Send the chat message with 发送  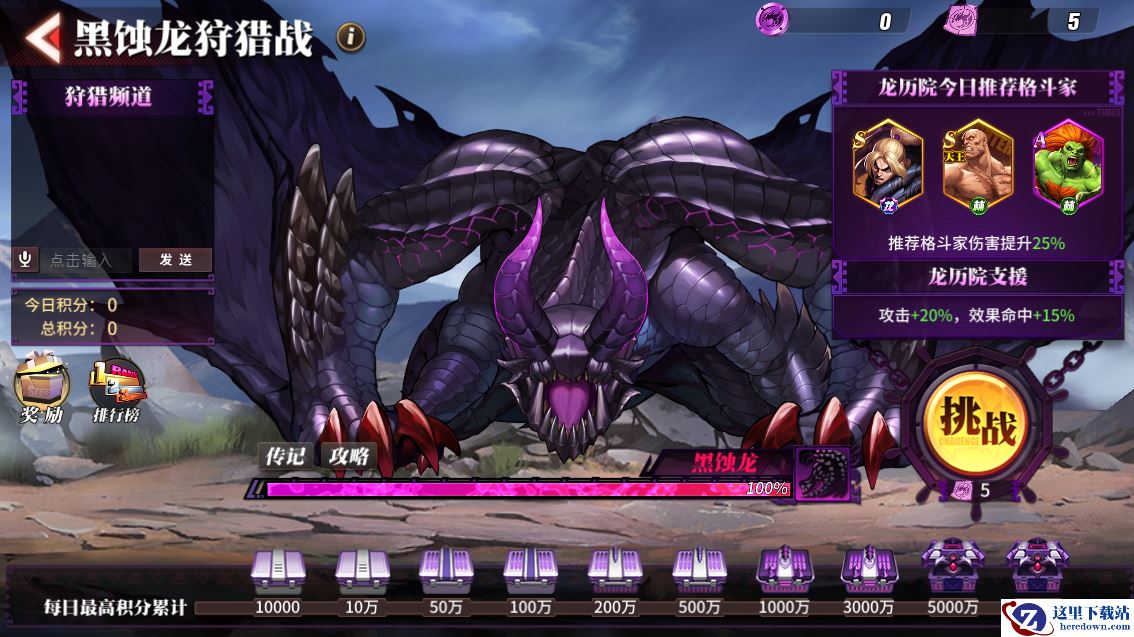pyautogui.click(x=175, y=260)
